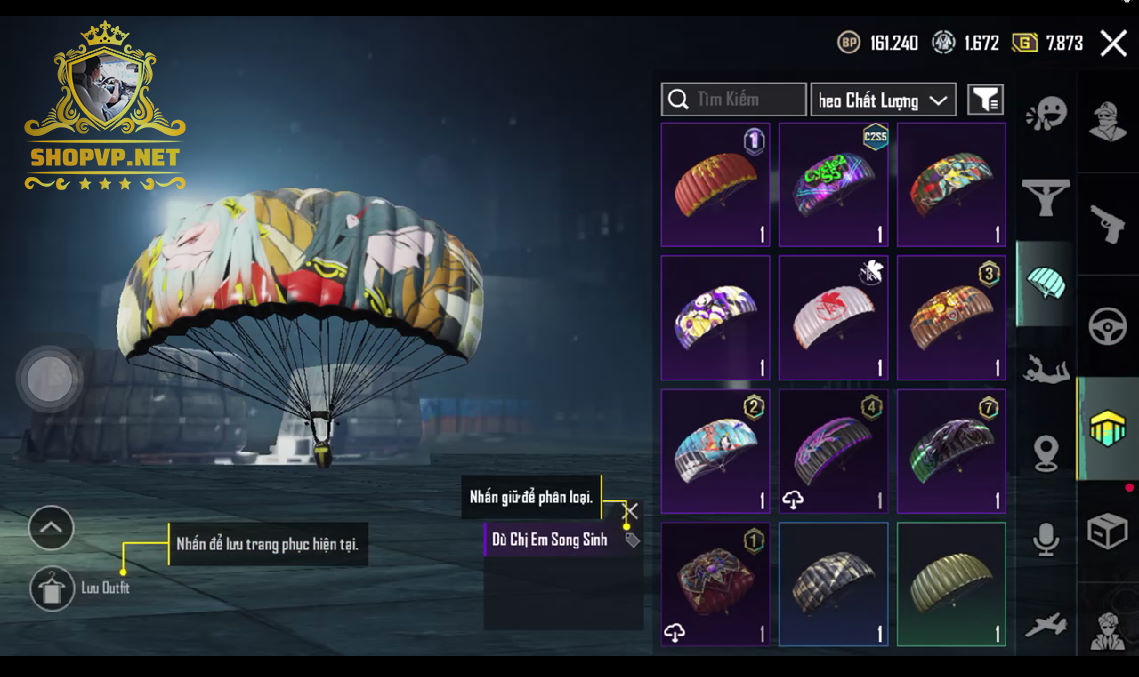Dismiss the Nhấn giữ để phân loại tooltip
The width and height of the screenshot is (1139, 677).
click(x=629, y=511)
